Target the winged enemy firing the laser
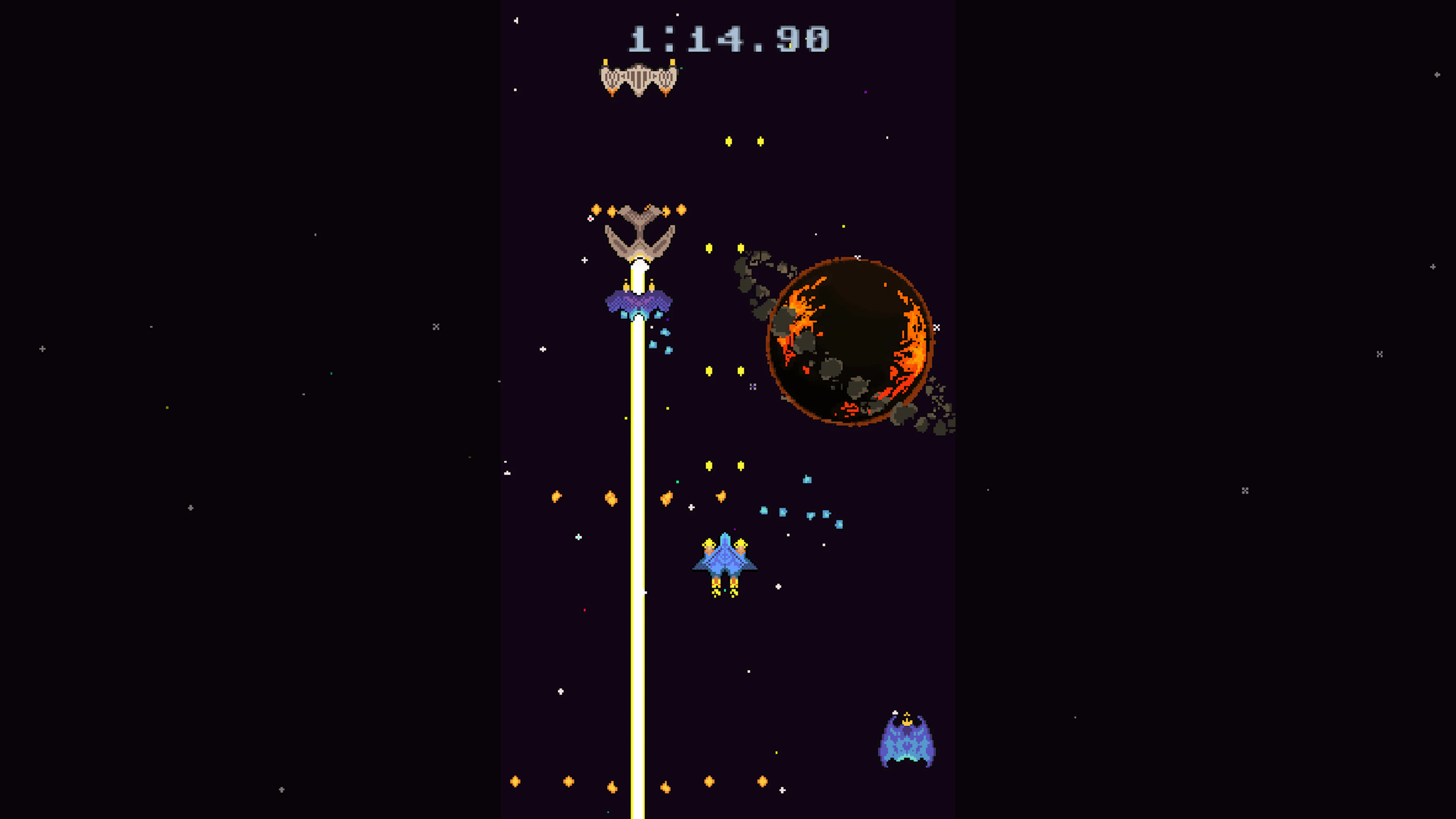Viewport: 1456px width, 819px height. pyautogui.click(x=640, y=235)
